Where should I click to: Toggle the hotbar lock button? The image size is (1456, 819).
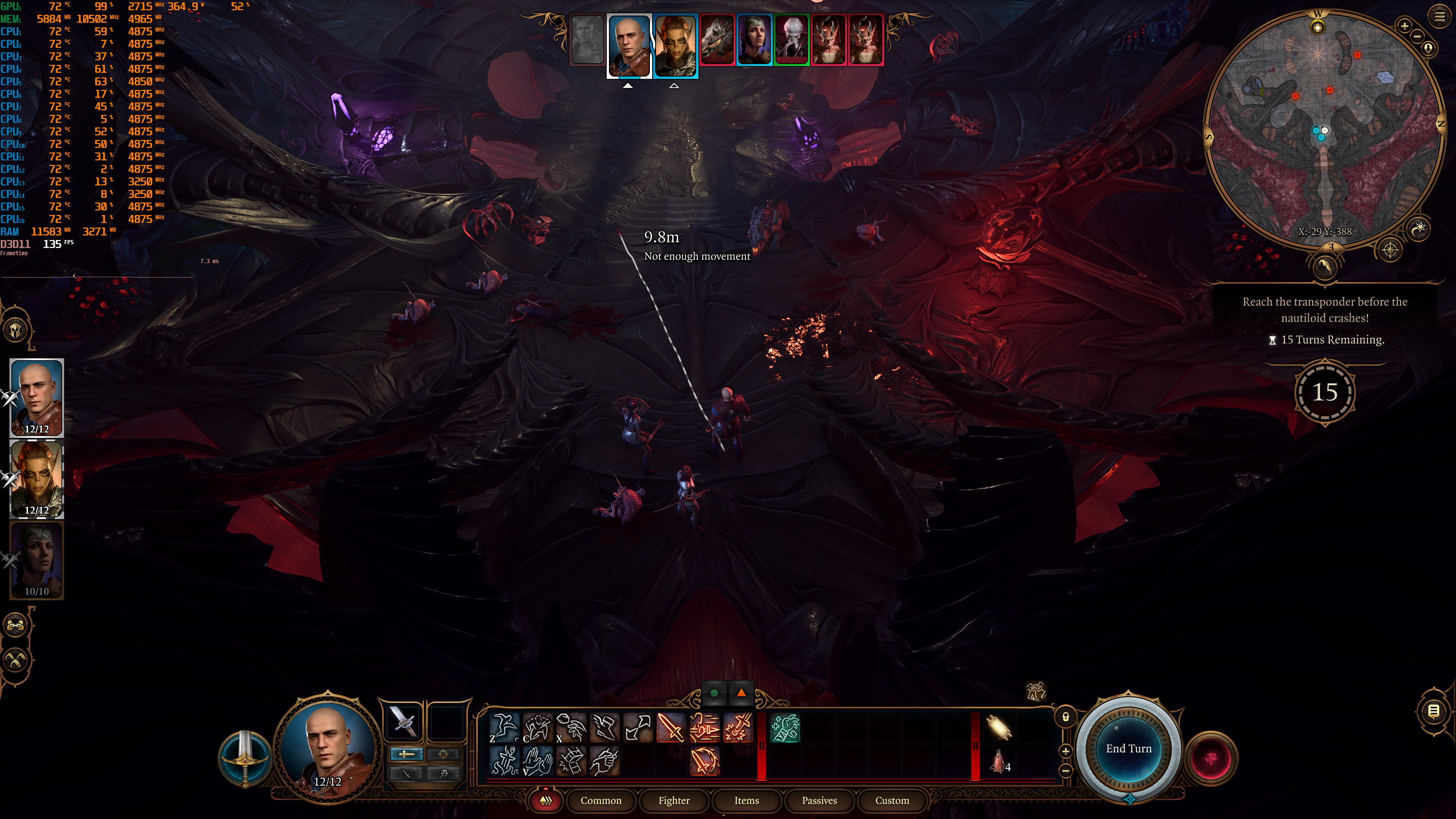click(x=1065, y=717)
